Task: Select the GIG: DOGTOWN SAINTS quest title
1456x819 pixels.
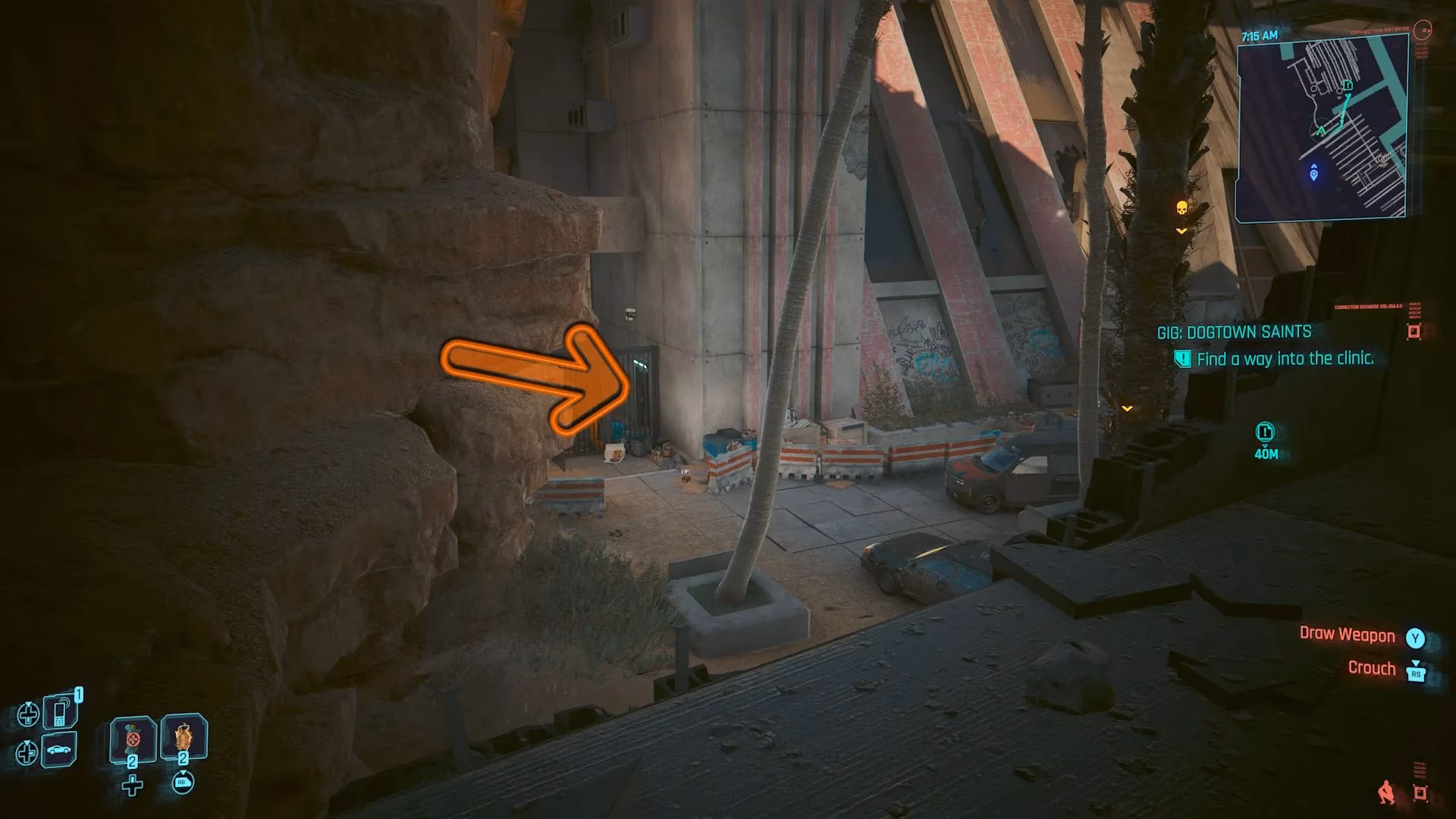Action: pos(1235,331)
